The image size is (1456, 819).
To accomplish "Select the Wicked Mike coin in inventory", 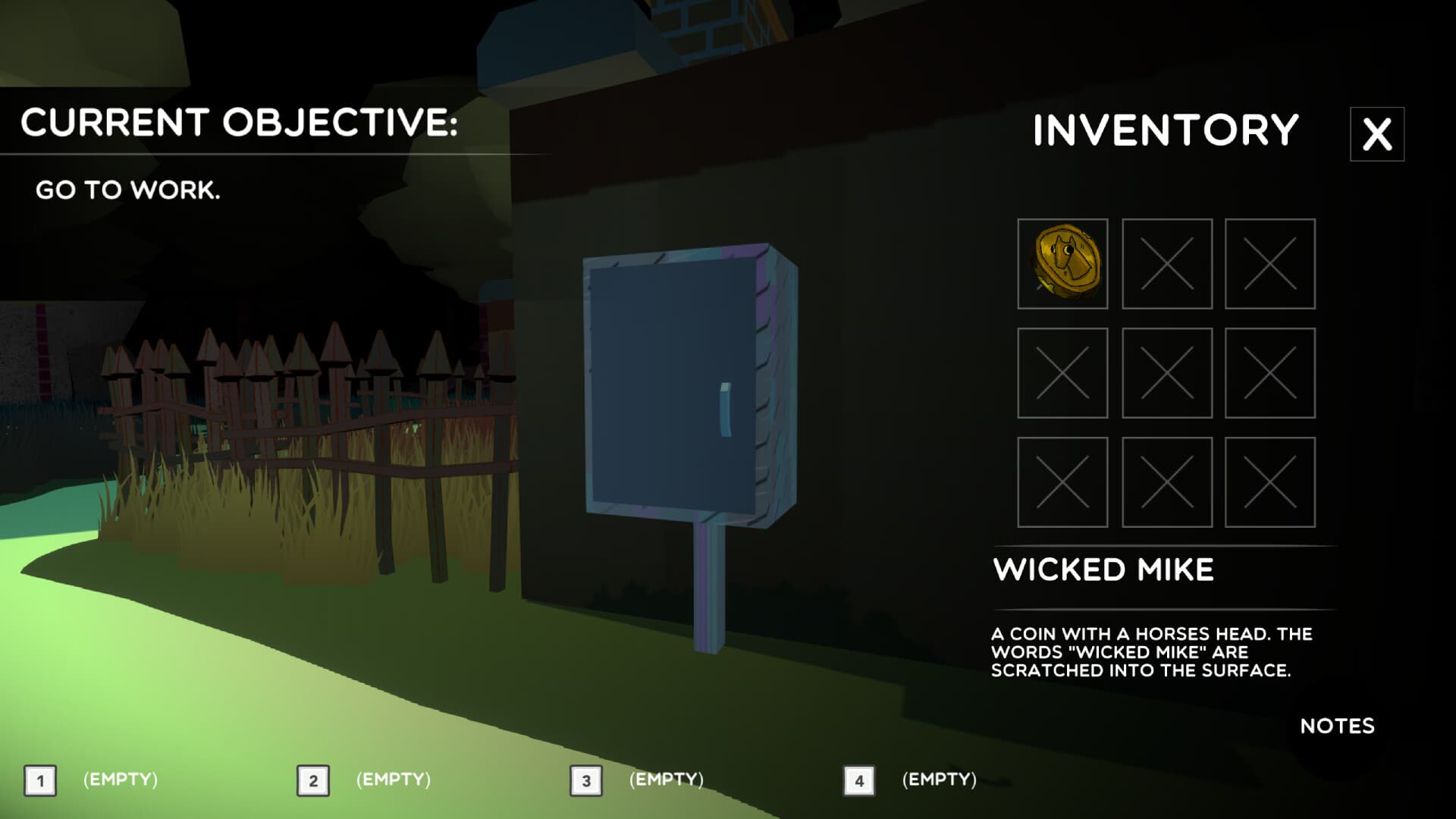I will [x=1063, y=265].
